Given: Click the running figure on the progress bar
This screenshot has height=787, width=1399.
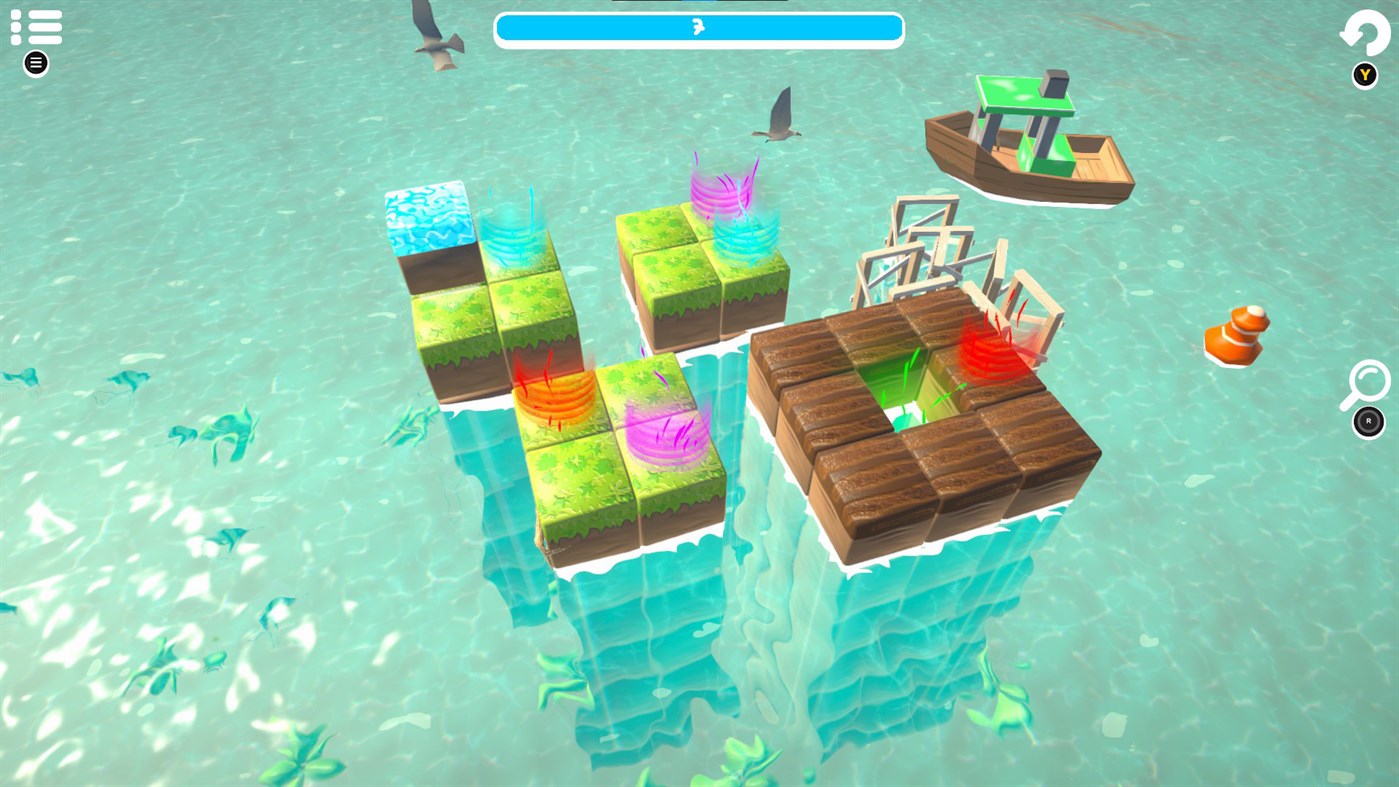Looking at the screenshot, I should [699, 27].
